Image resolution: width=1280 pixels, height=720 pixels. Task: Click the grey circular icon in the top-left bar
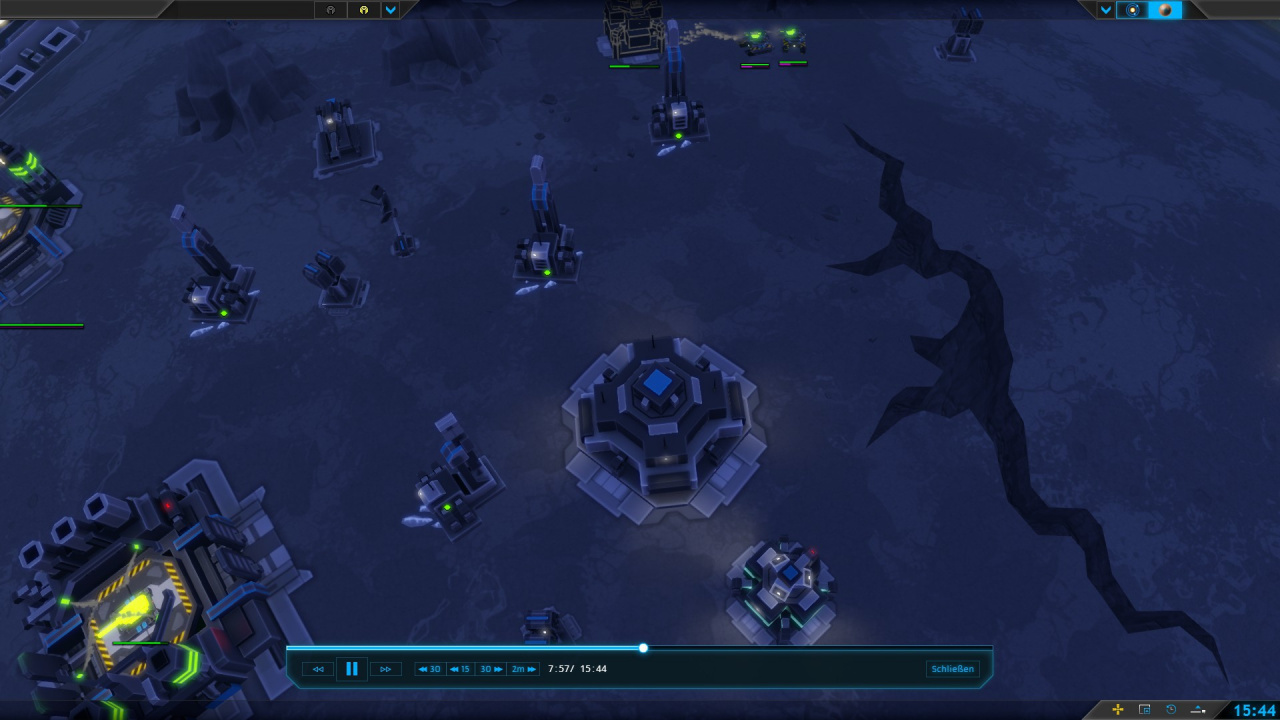(331, 10)
